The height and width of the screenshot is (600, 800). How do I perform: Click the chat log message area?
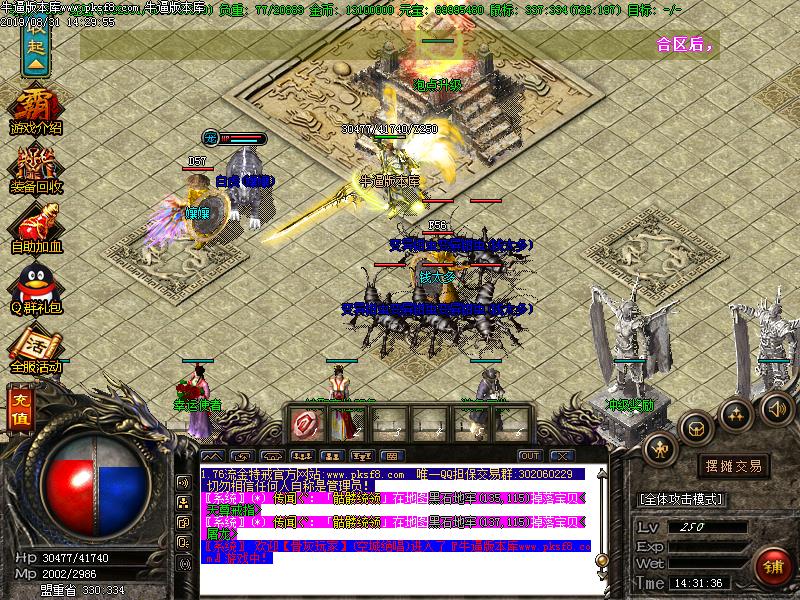(390, 515)
